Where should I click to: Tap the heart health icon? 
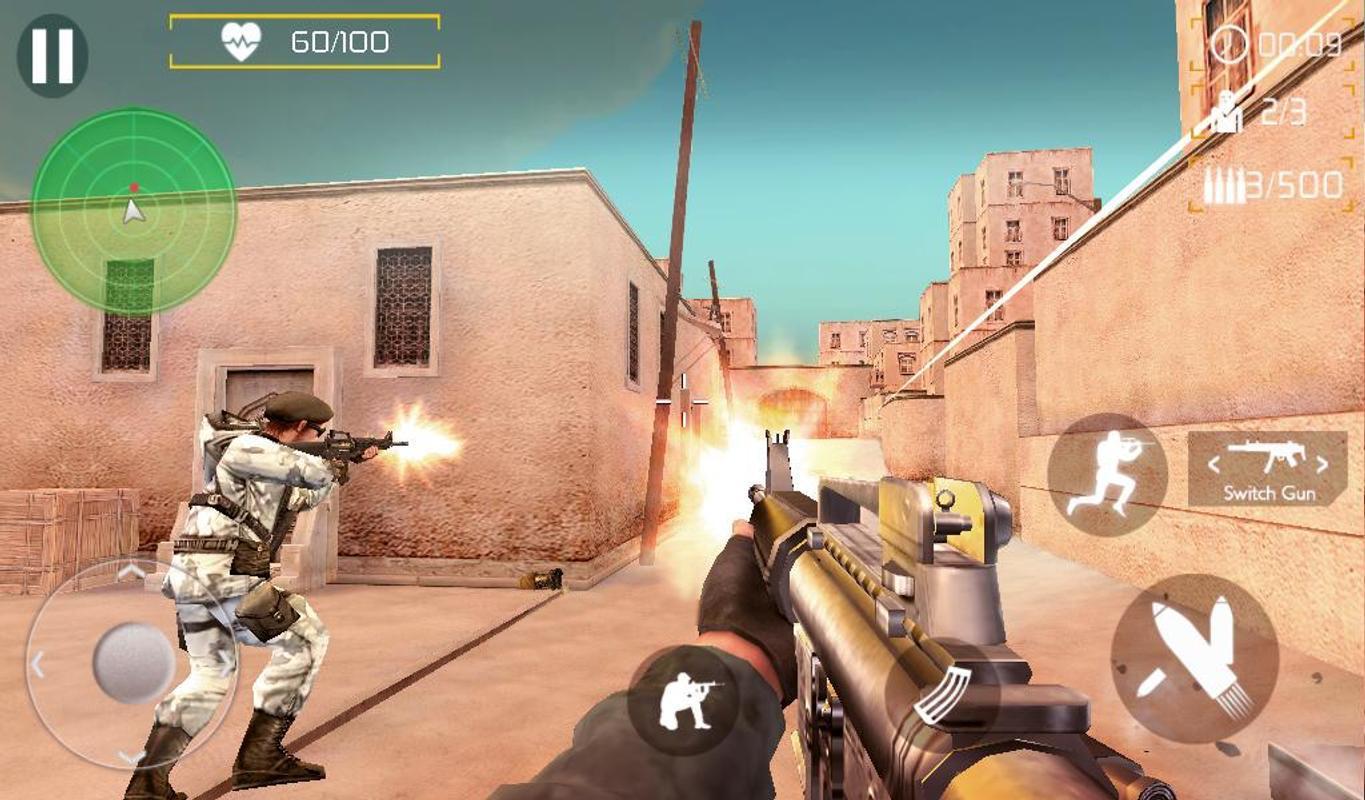[x=238, y=42]
